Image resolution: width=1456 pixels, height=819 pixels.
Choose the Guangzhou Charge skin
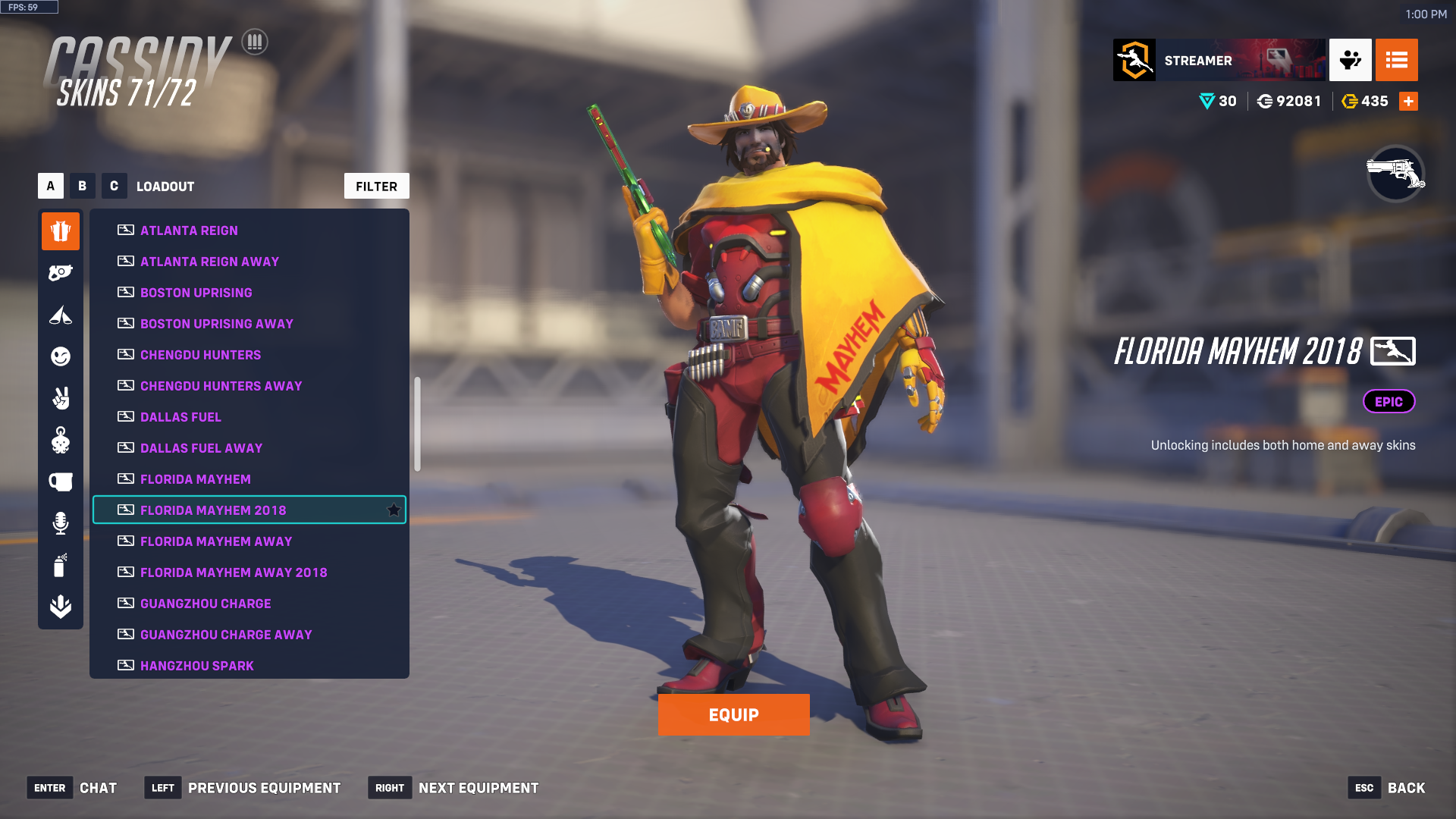tap(206, 604)
